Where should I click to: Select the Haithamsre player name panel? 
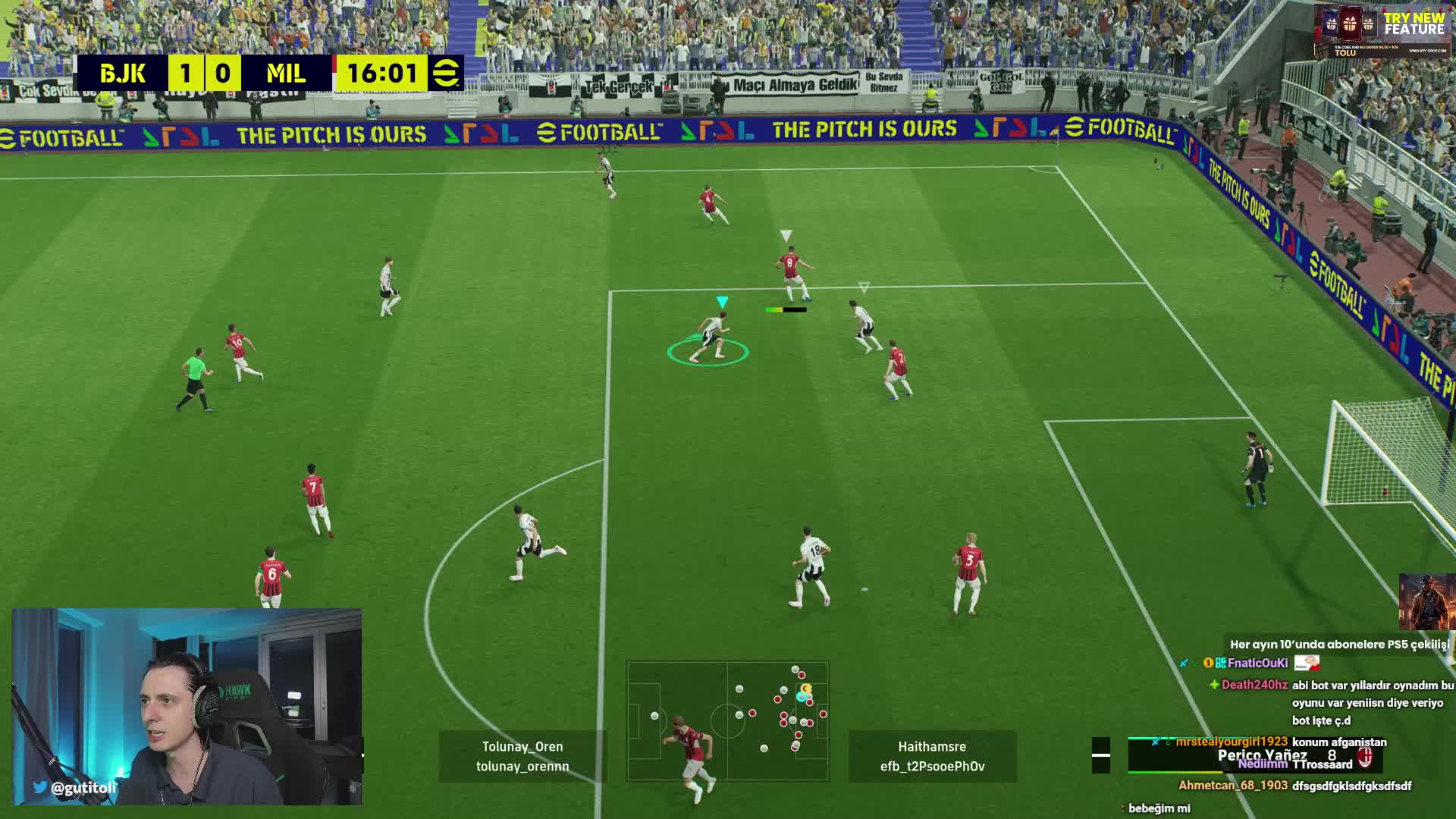pyautogui.click(x=932, y=756)
